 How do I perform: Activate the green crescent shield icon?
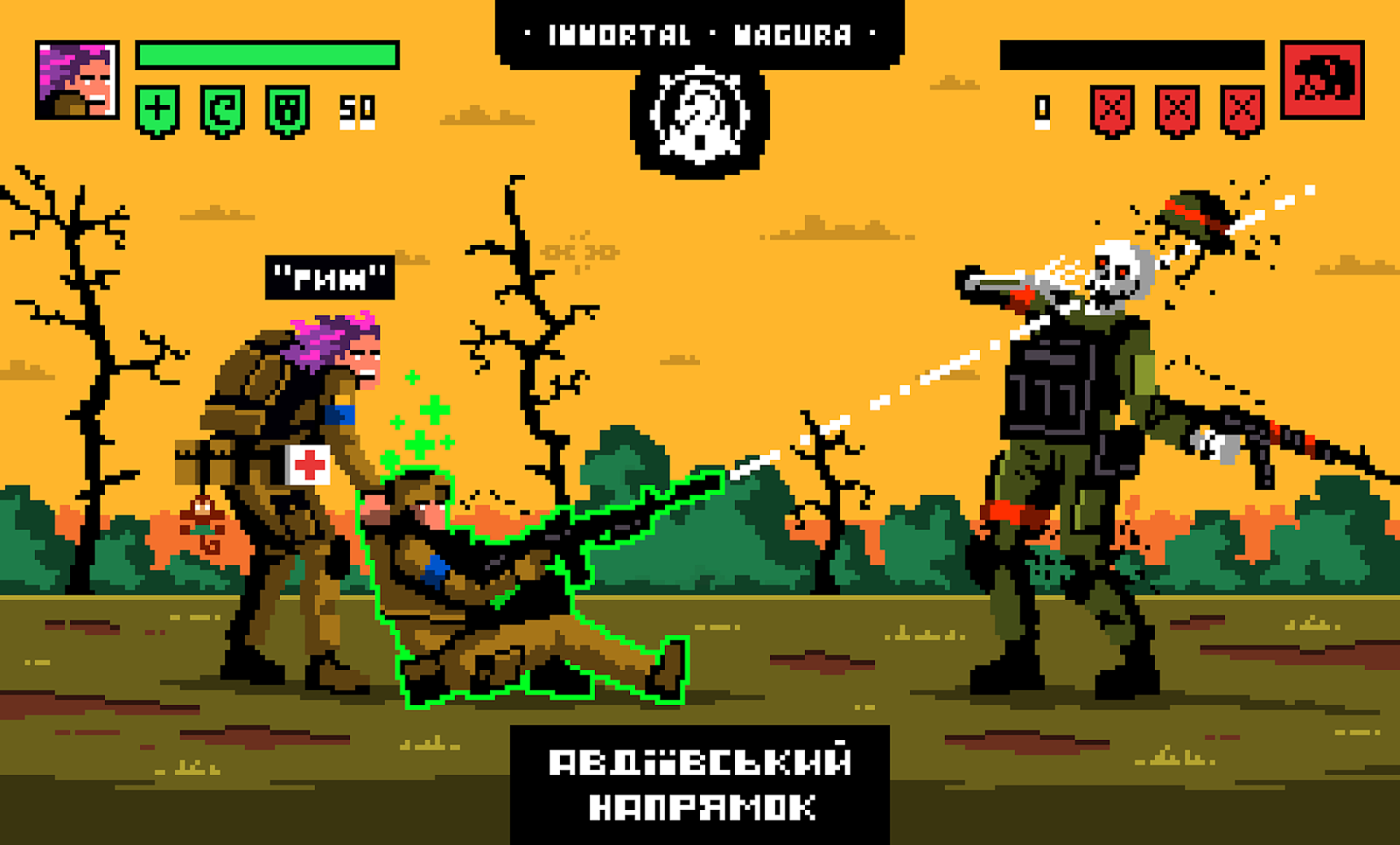pyautogui.click(x=222, y=111)
